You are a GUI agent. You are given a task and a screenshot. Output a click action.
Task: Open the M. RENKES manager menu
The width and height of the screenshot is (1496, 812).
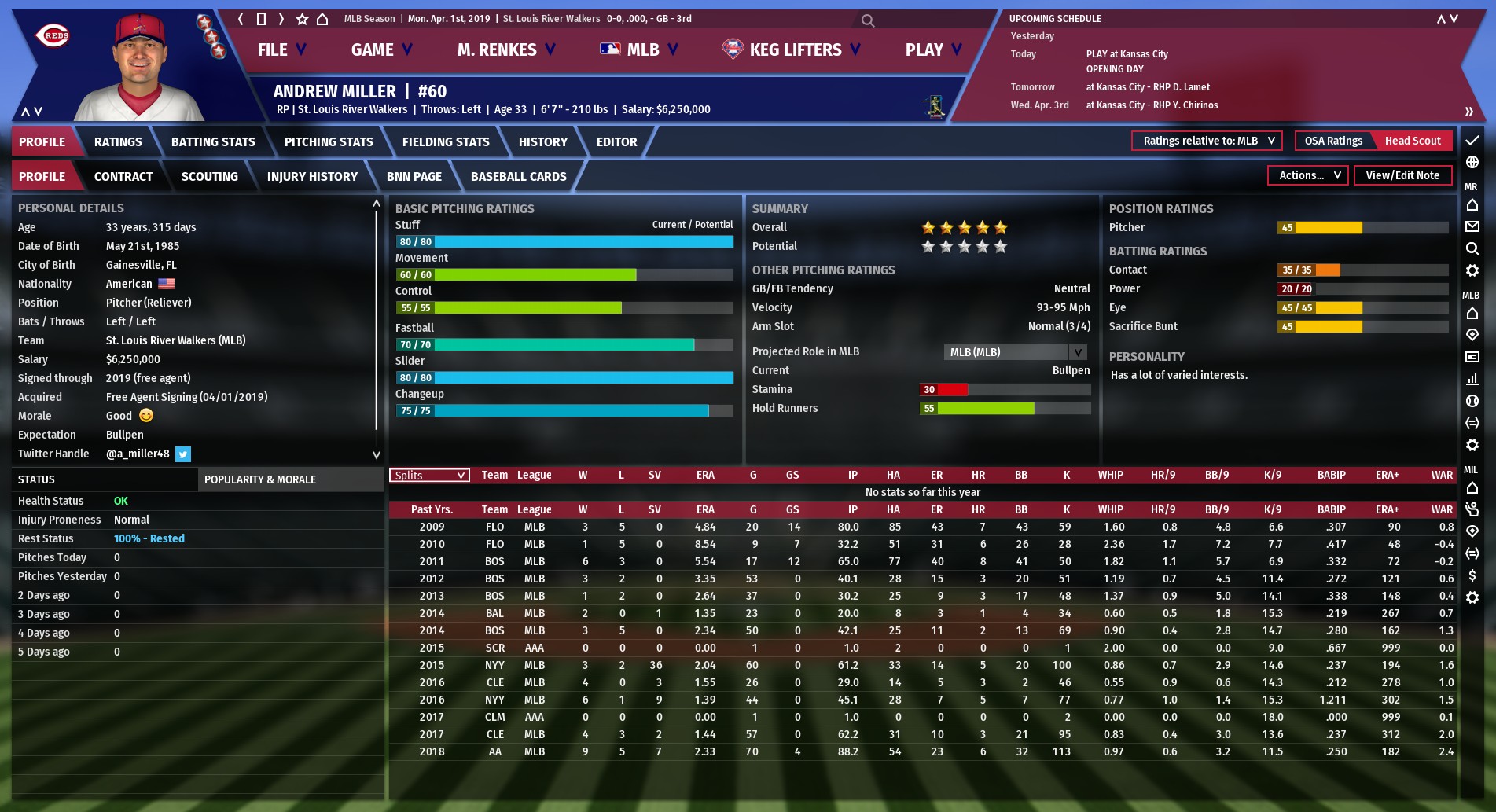pyautogui.click(x=505, y=50)
